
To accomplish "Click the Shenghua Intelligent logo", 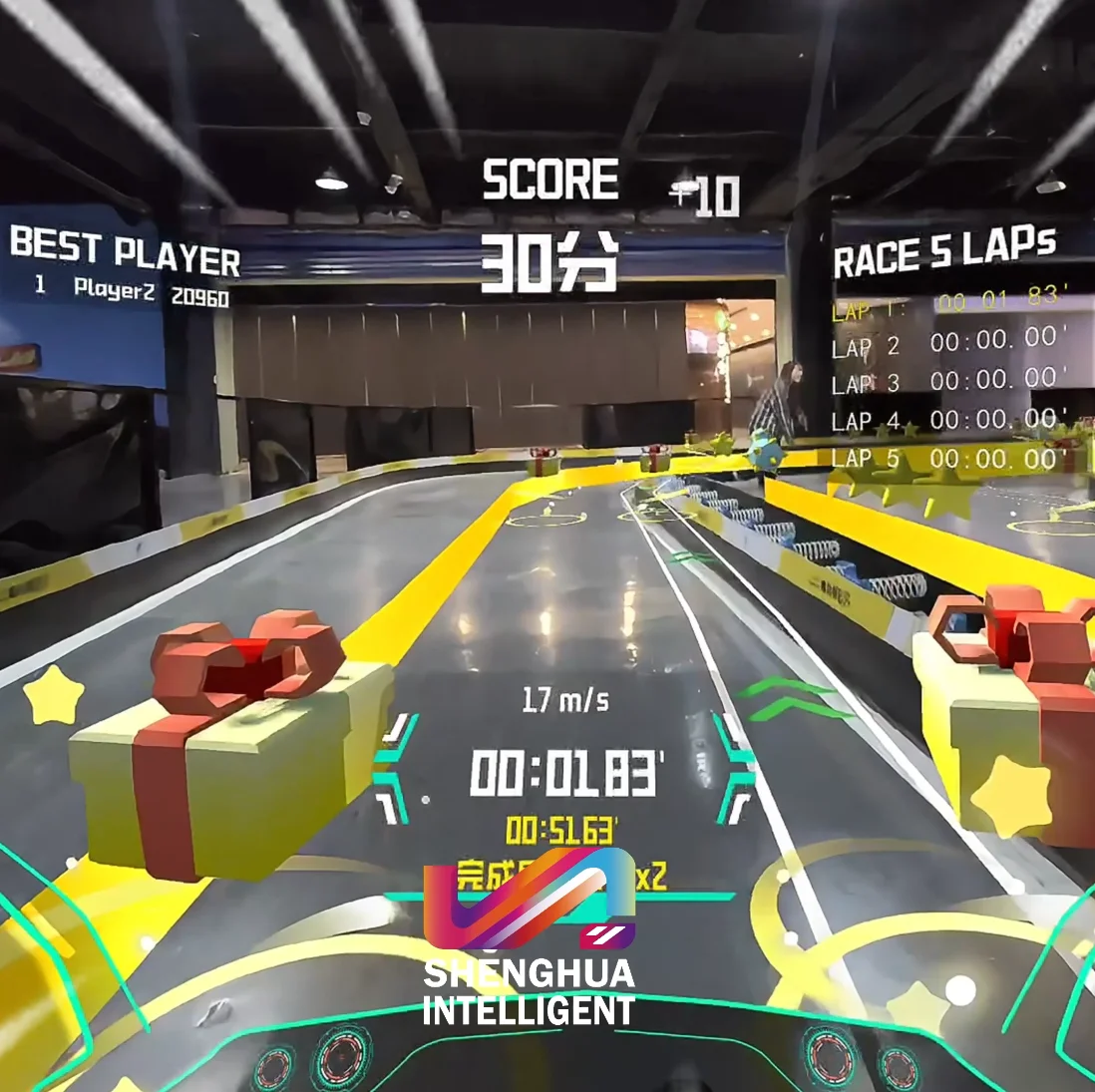I will point(530,935).
